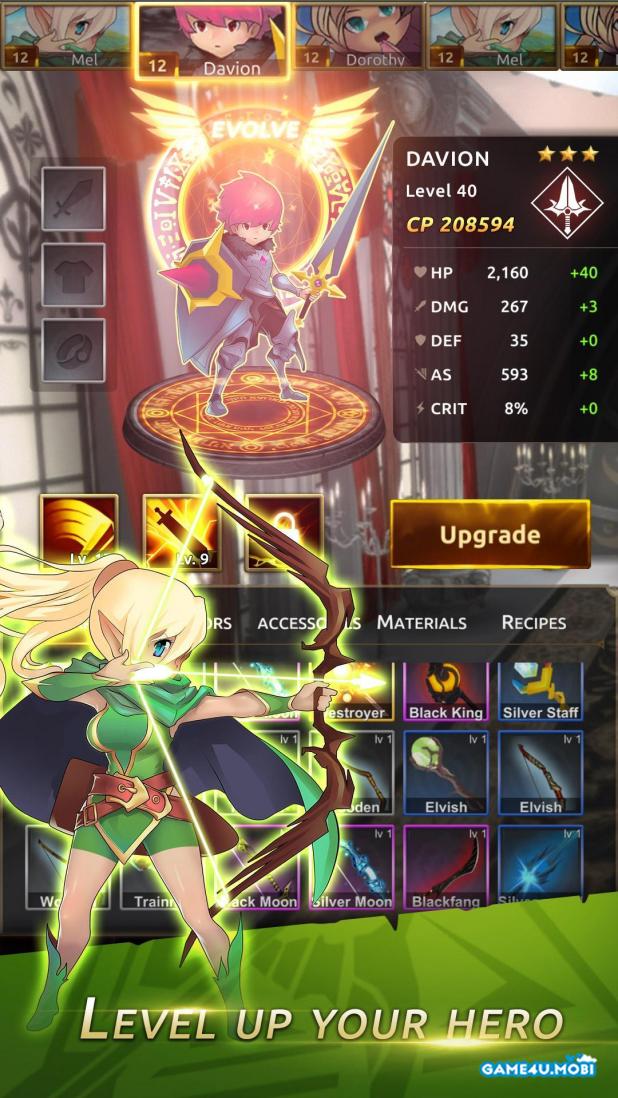Select the Davion hero portrait
This screenshot has height=1098, width=618.
pos(212,40)
